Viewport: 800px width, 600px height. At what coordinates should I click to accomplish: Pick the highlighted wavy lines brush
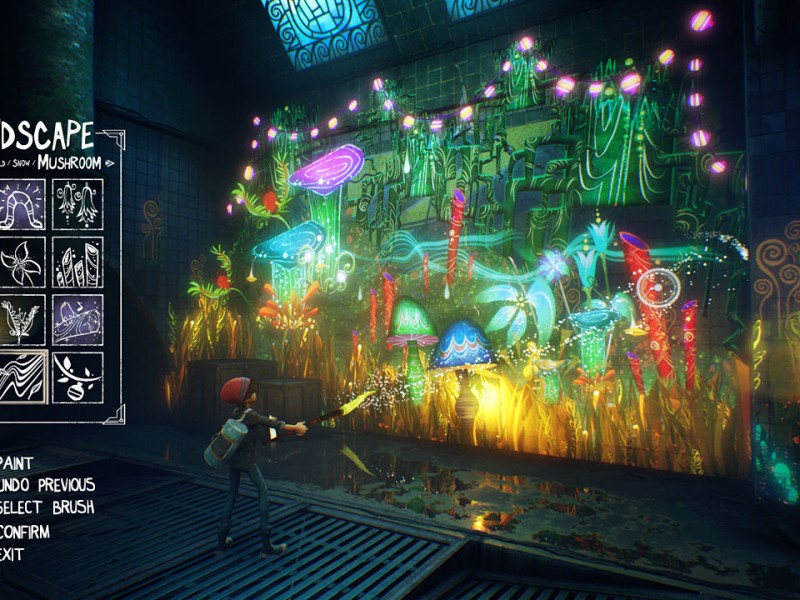pos(21,377)
